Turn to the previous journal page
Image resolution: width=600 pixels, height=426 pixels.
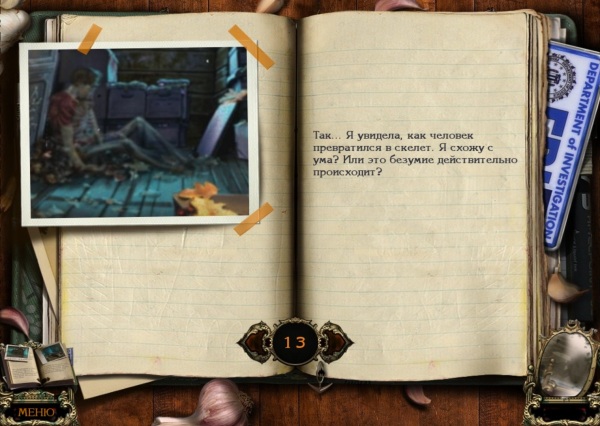tap(255, 342)
